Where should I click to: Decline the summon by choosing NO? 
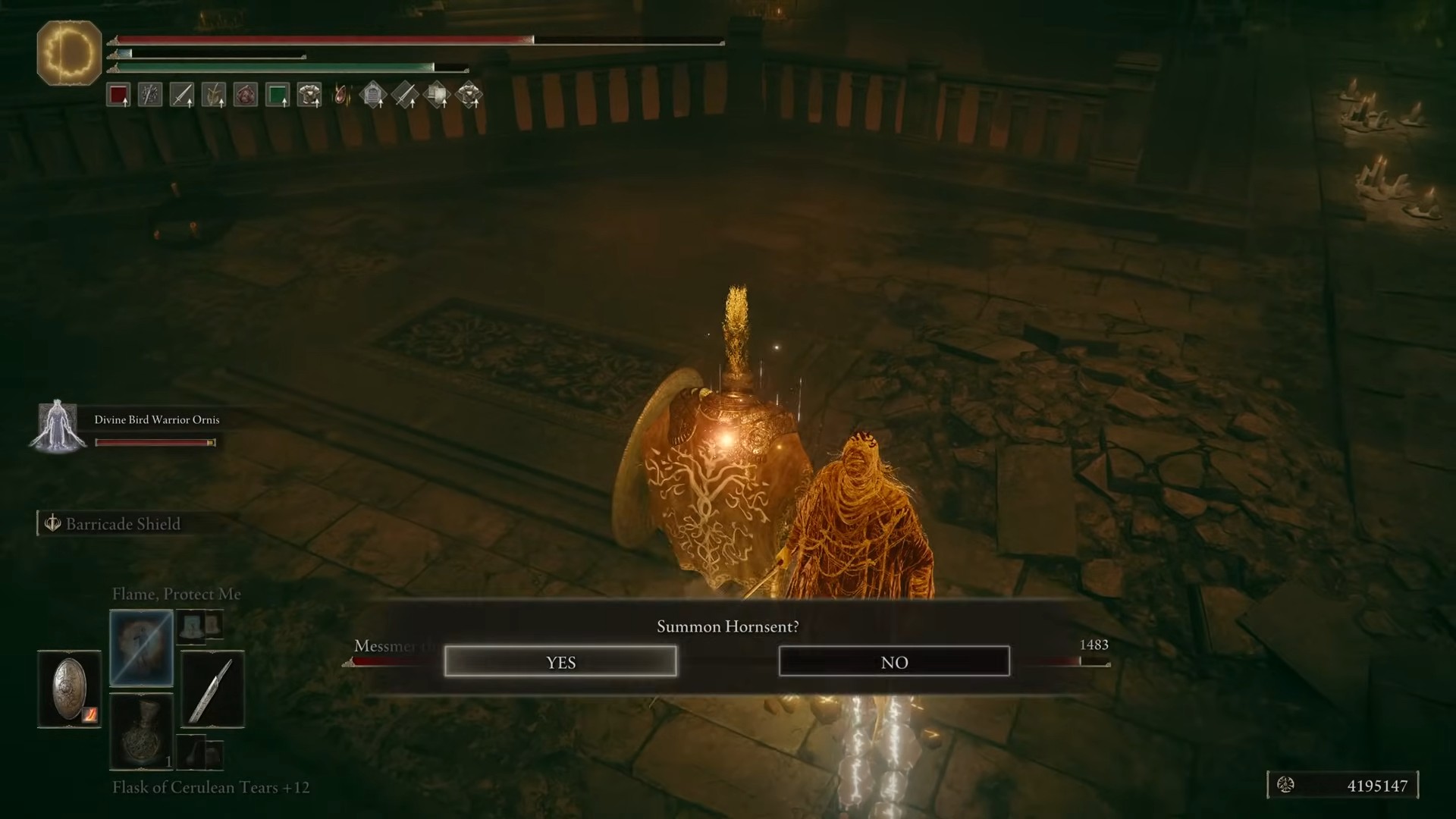tap(894, 662)
